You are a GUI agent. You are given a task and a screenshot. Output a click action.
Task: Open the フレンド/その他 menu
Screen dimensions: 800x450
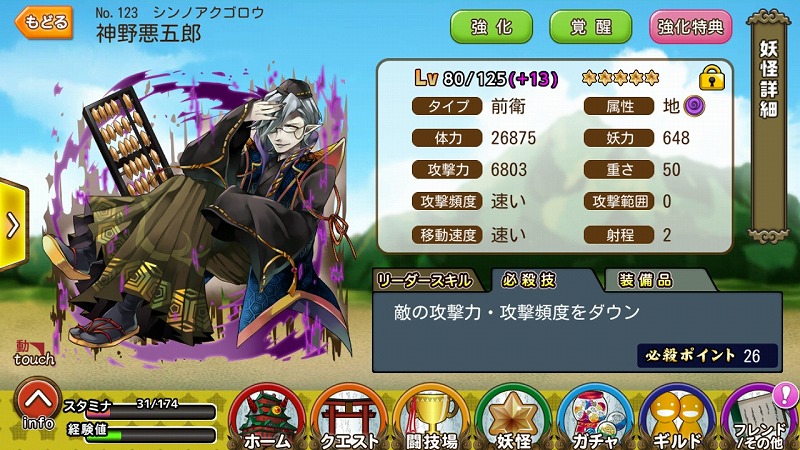click(x=760, y=416)
